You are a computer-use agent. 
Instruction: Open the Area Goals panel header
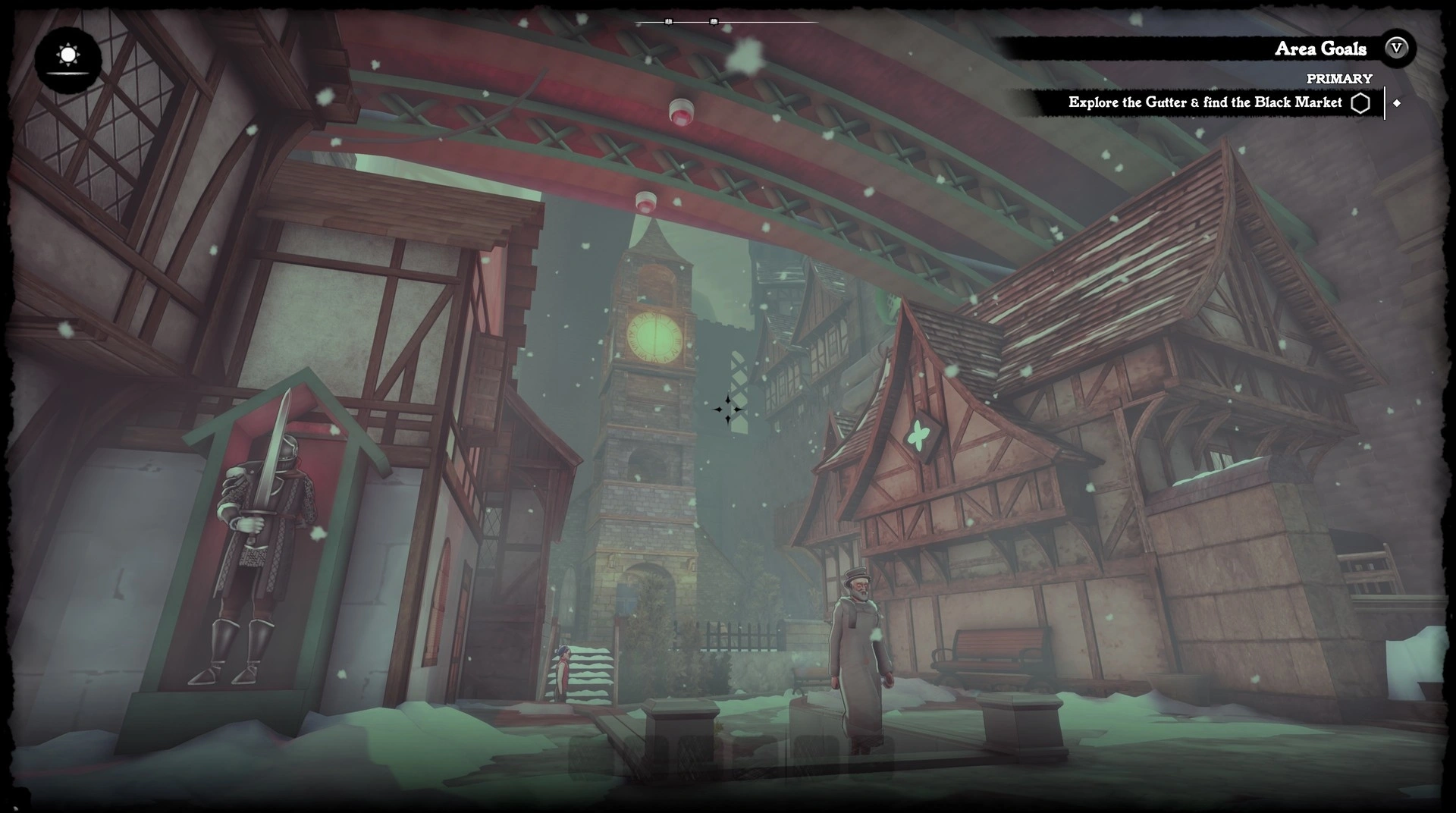pos(1319,49)
